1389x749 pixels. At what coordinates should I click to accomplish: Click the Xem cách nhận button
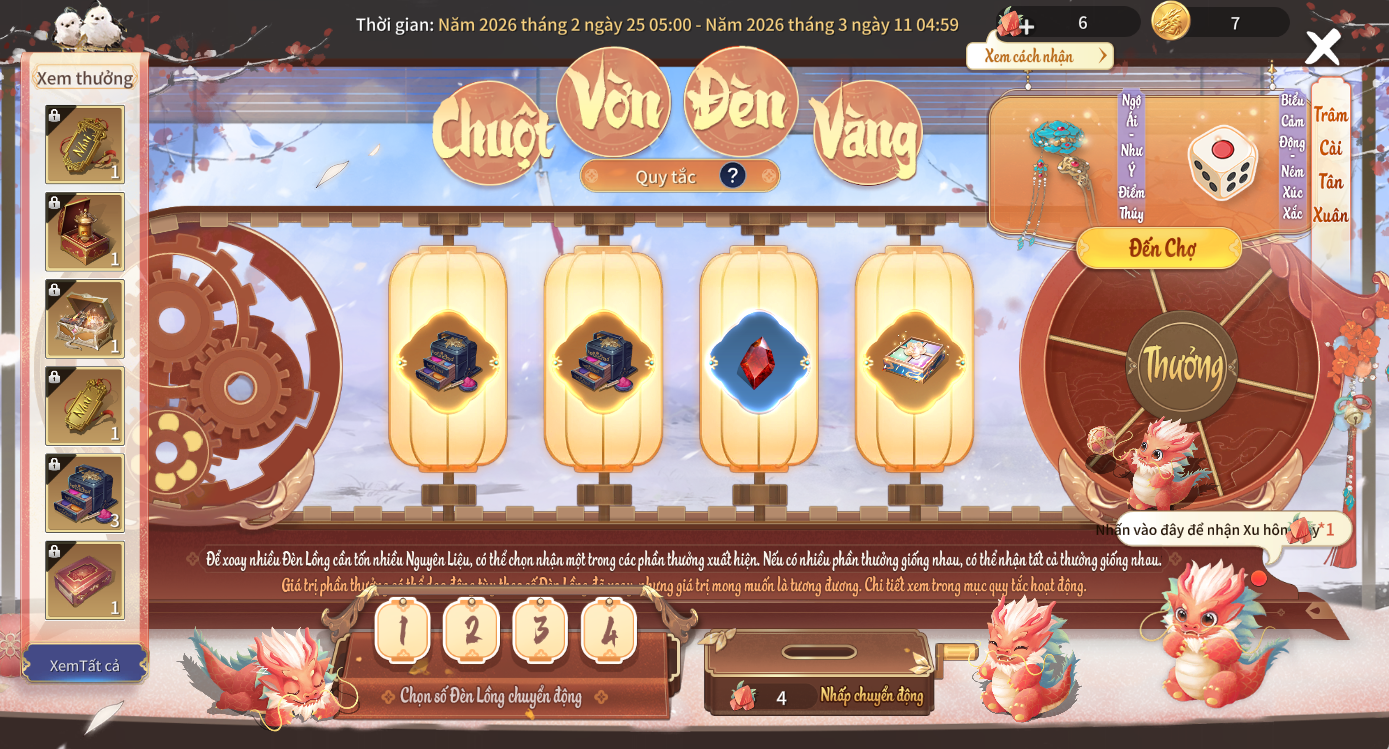point(1040,56)
